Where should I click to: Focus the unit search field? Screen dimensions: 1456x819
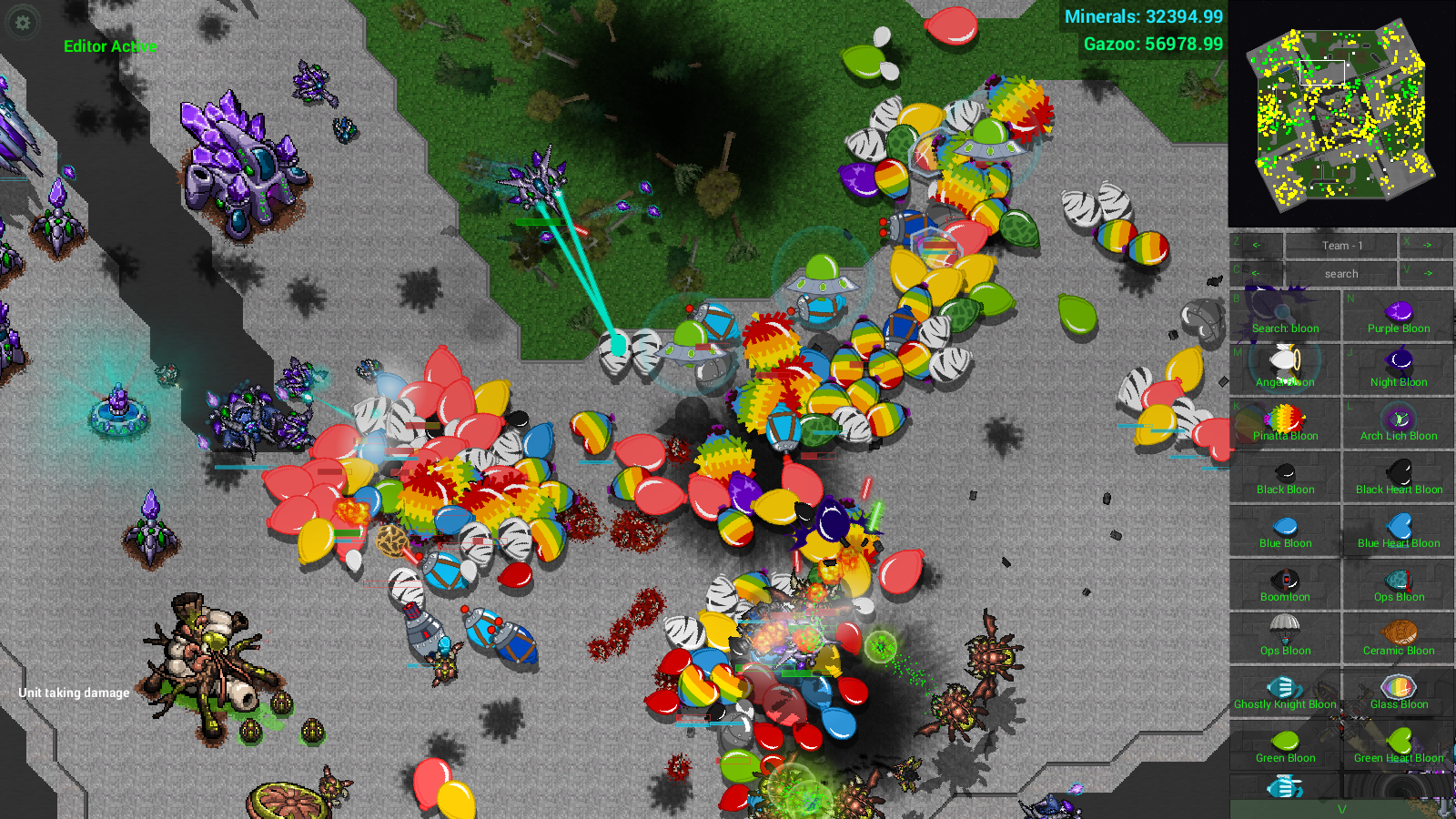coord(1341,273)
